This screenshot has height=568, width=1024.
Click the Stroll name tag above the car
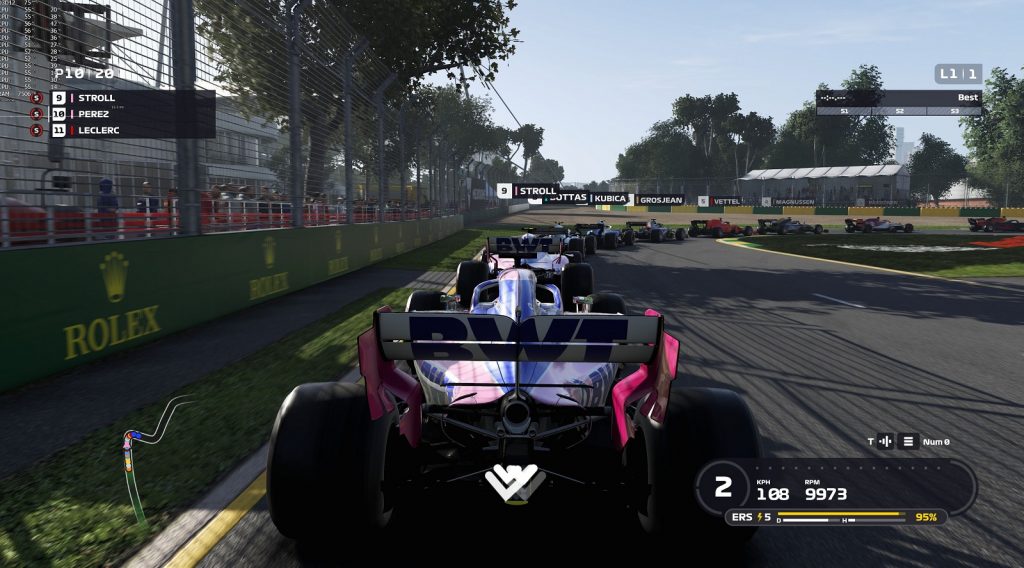click(x=528, y=191)
